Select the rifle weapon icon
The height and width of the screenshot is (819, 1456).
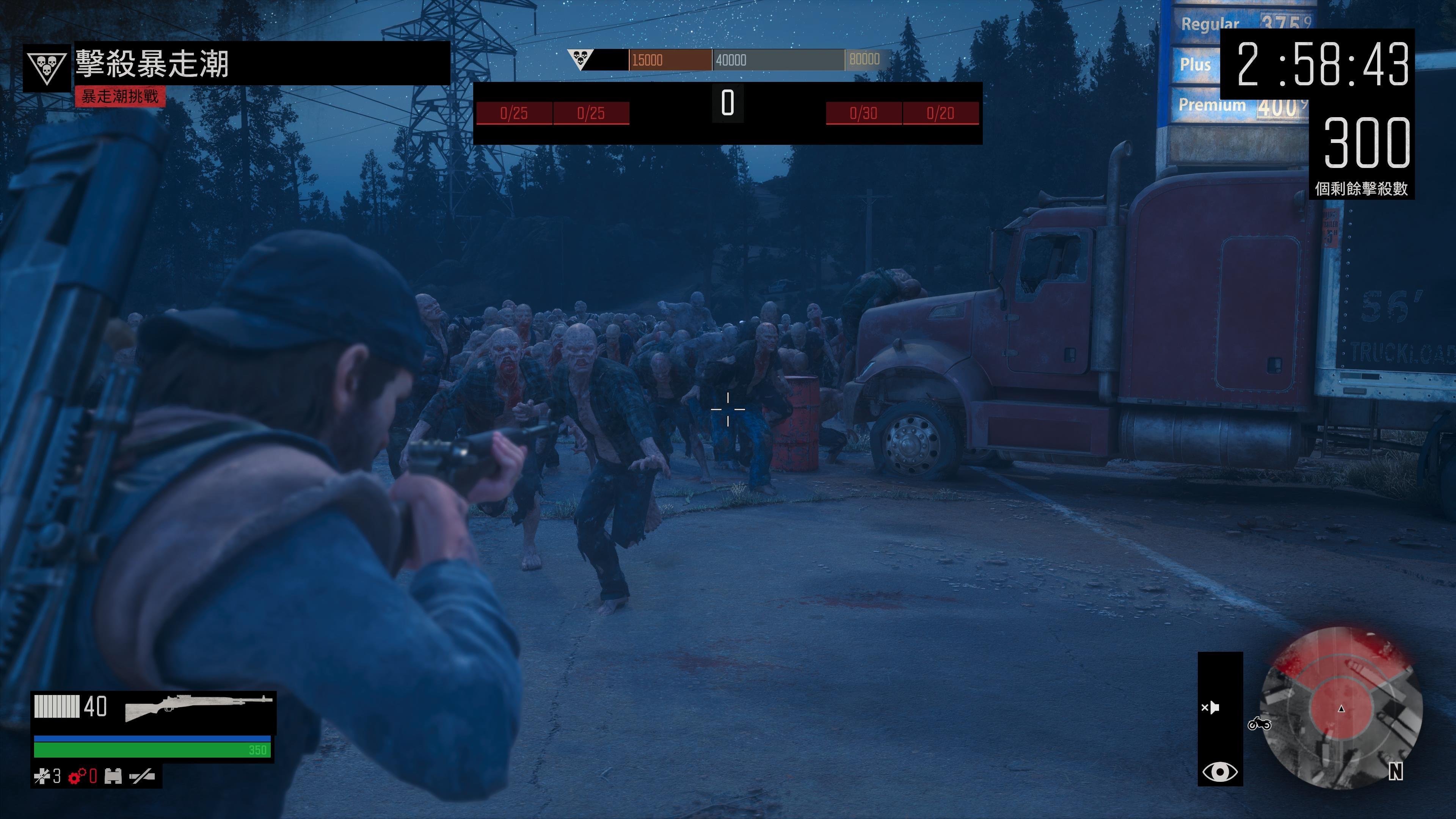198,707
